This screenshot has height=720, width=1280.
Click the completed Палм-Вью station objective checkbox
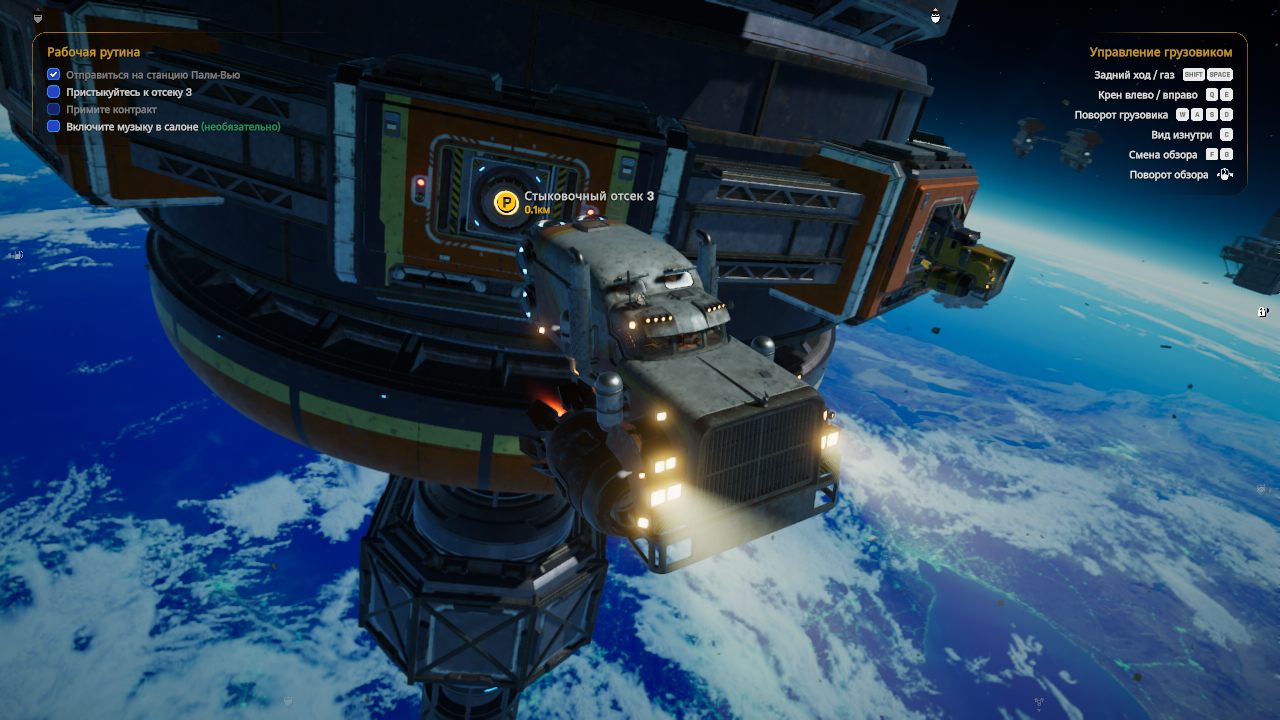point(54,75)
